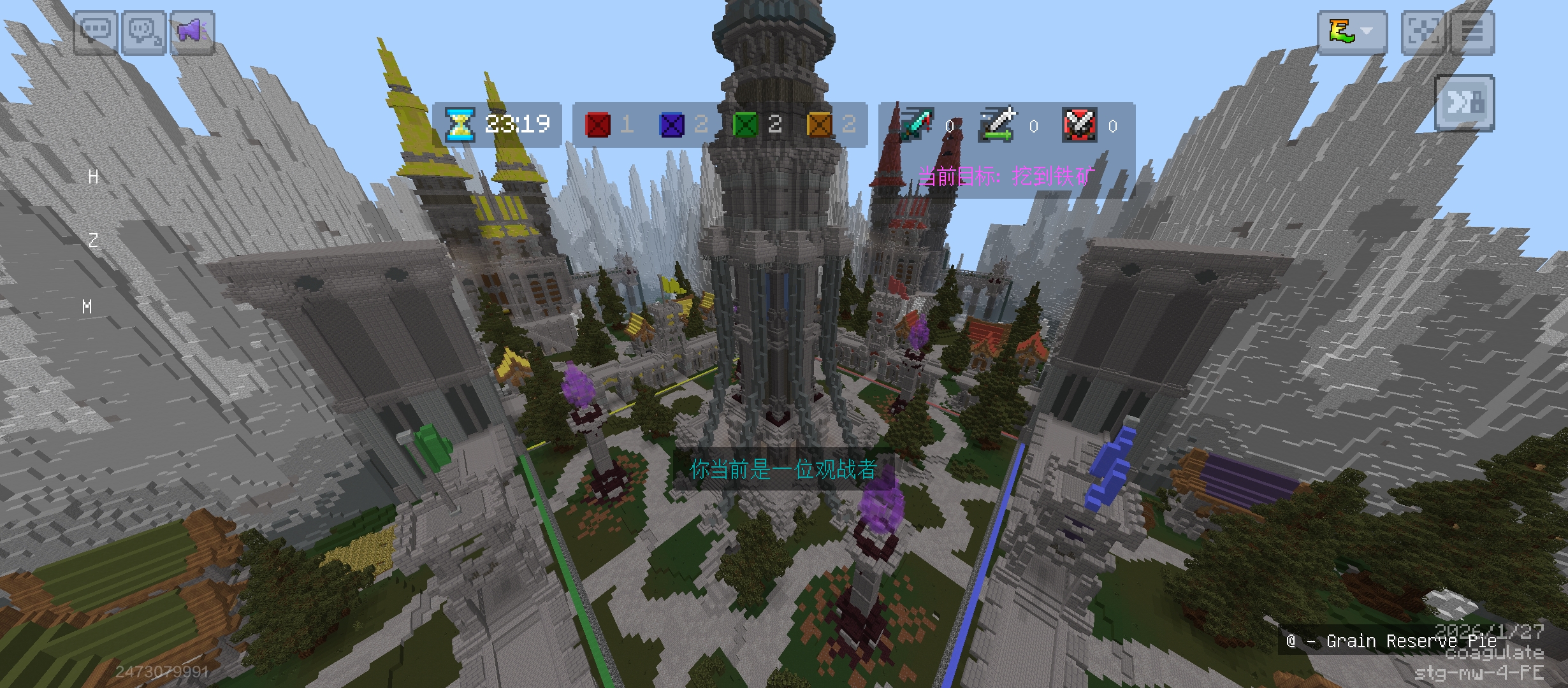The image size is (1568, 688).
Task: Toggle the fast-forward lock button
Action: pyautogui.click(x=1464, y=103)
